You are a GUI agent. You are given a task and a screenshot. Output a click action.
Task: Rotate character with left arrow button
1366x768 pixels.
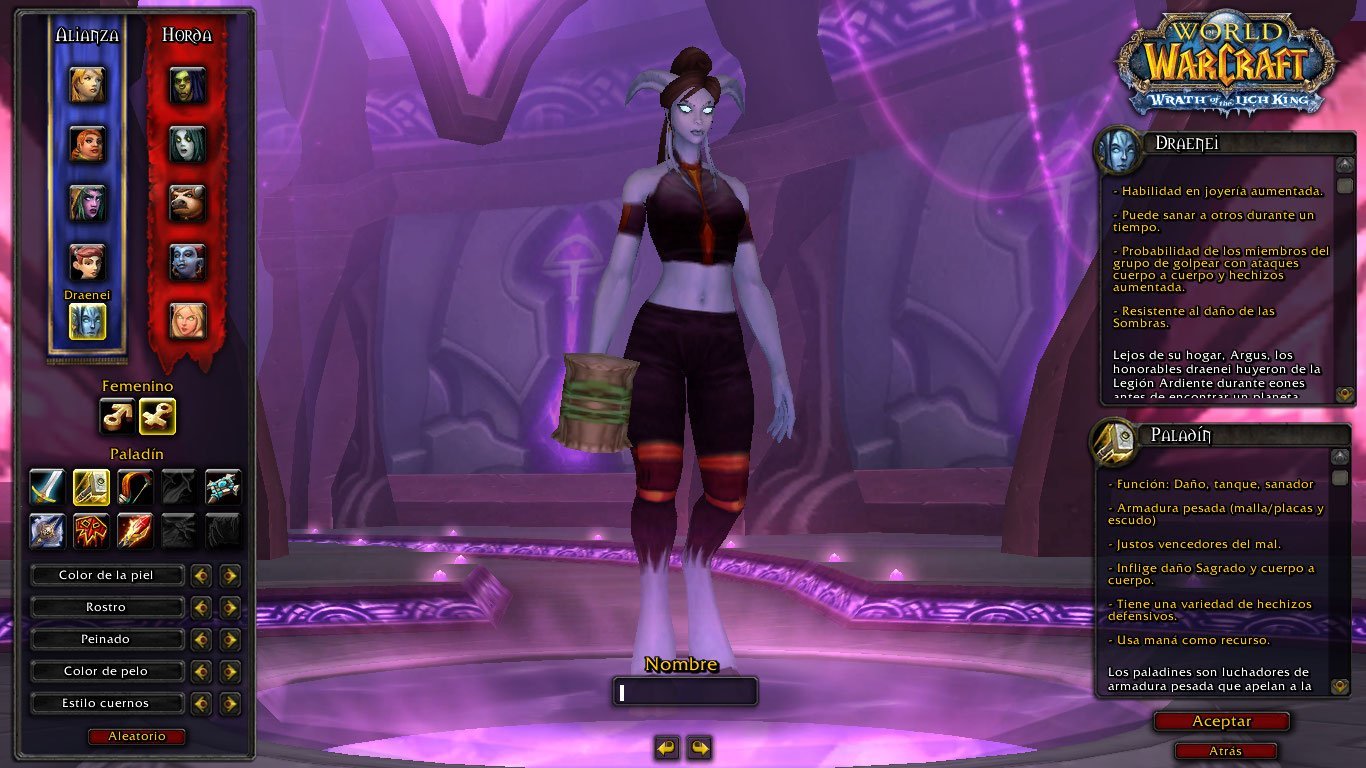[x=667, y=747]
